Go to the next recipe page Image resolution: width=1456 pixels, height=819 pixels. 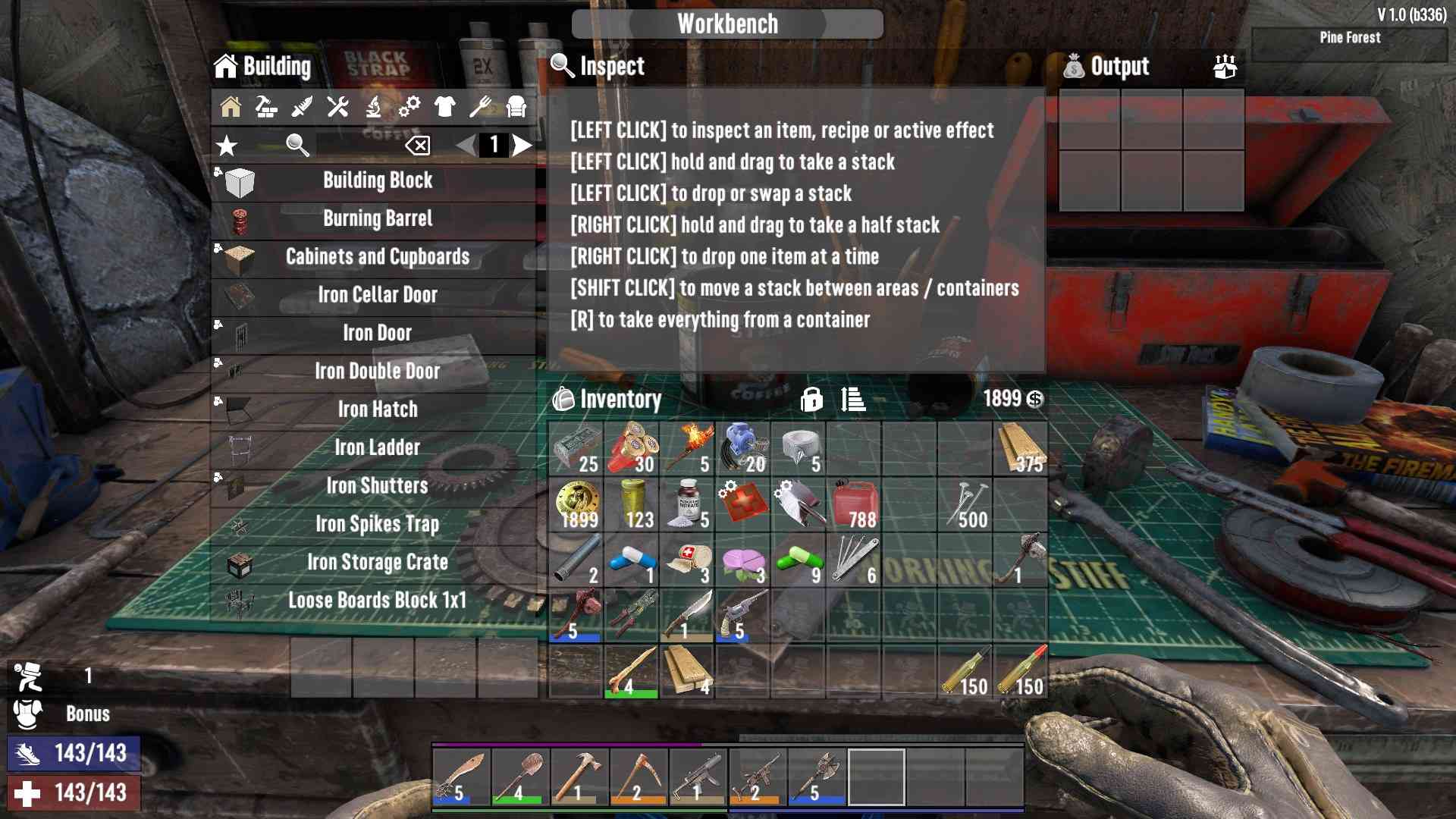[x=522, y=145]
